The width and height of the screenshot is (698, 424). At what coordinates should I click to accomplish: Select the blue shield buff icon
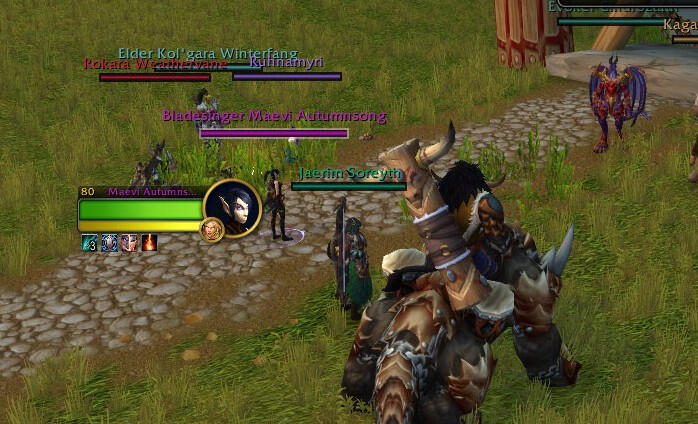click(109, 242)
